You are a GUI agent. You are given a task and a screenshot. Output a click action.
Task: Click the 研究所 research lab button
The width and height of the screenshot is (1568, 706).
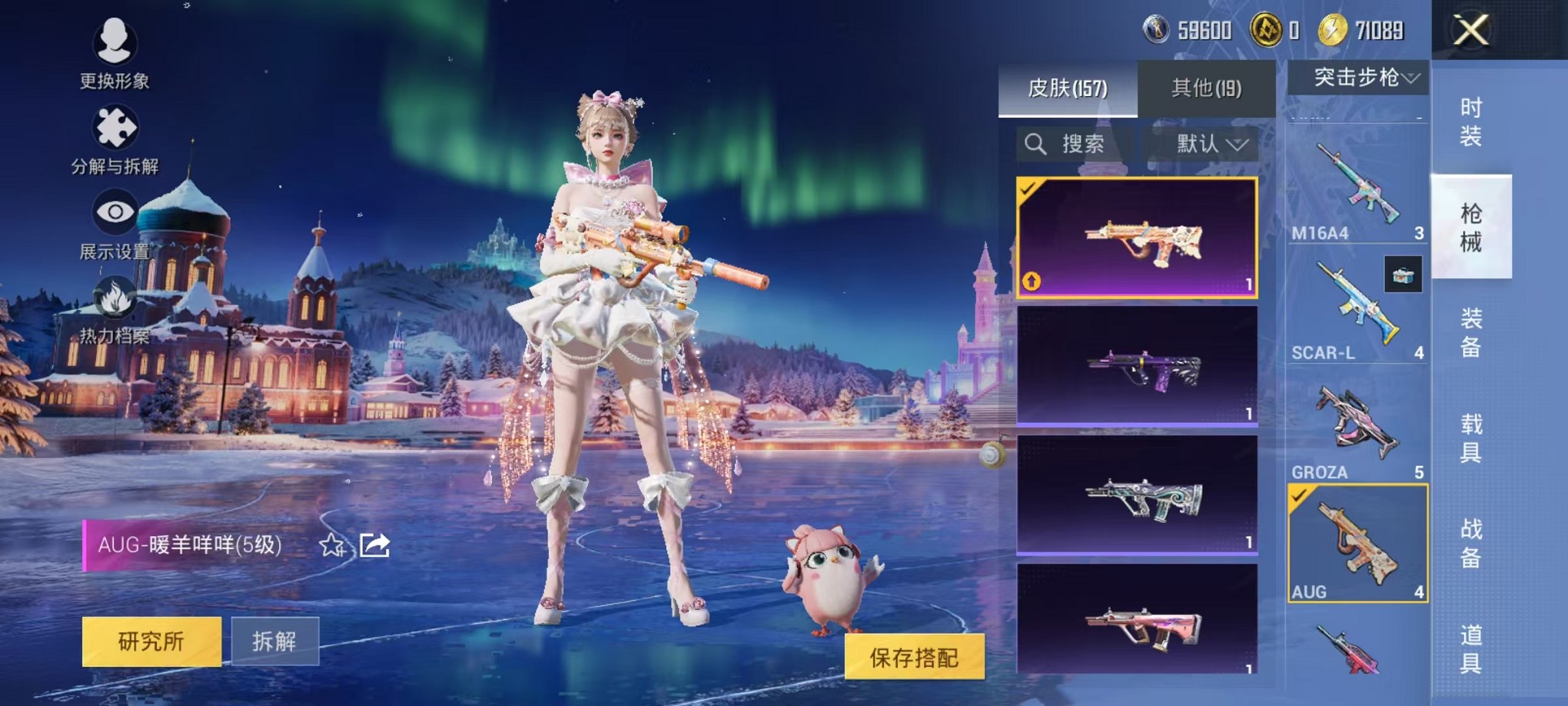151,640
